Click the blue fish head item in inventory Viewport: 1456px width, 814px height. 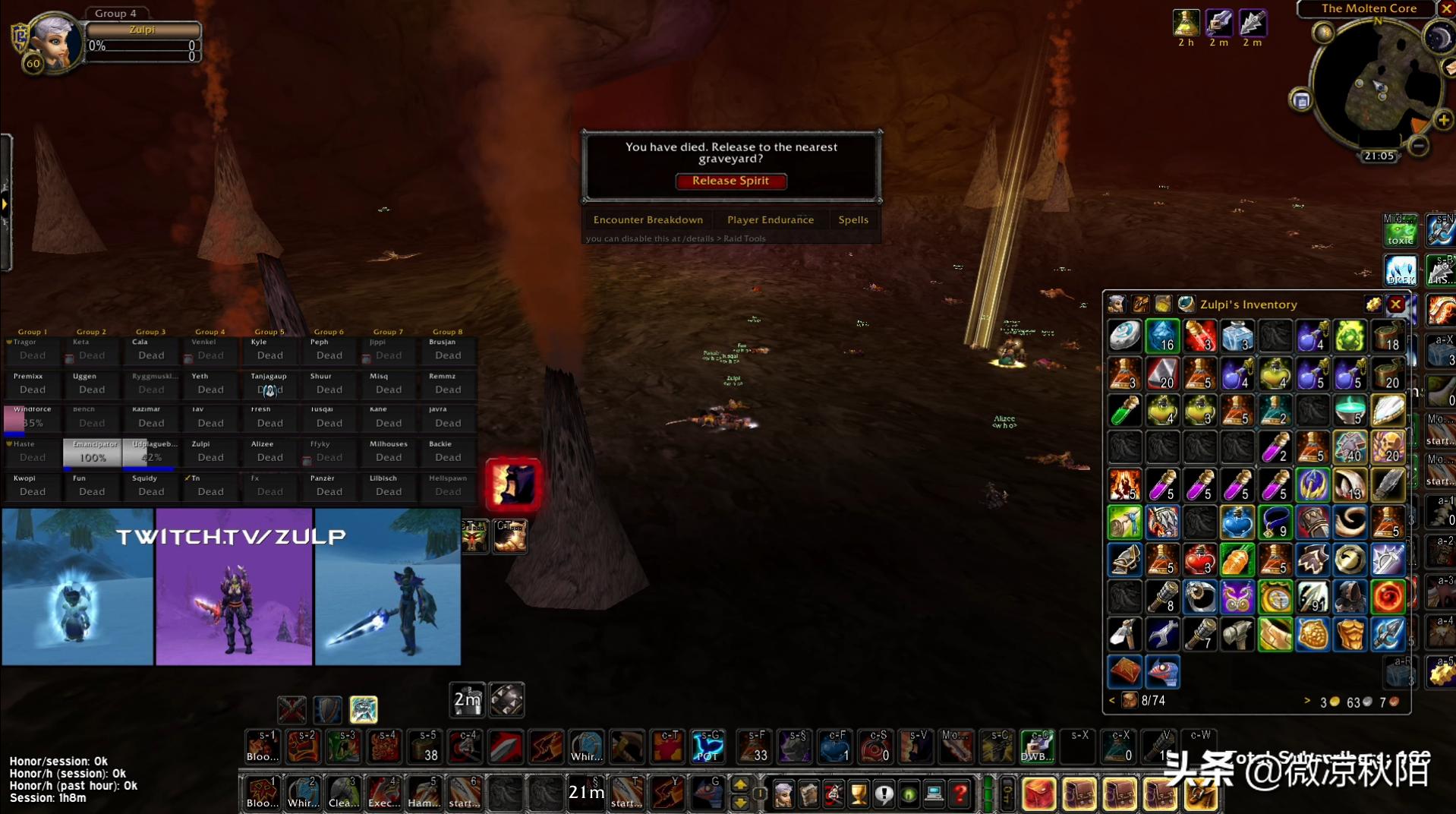pos(1162,671)
